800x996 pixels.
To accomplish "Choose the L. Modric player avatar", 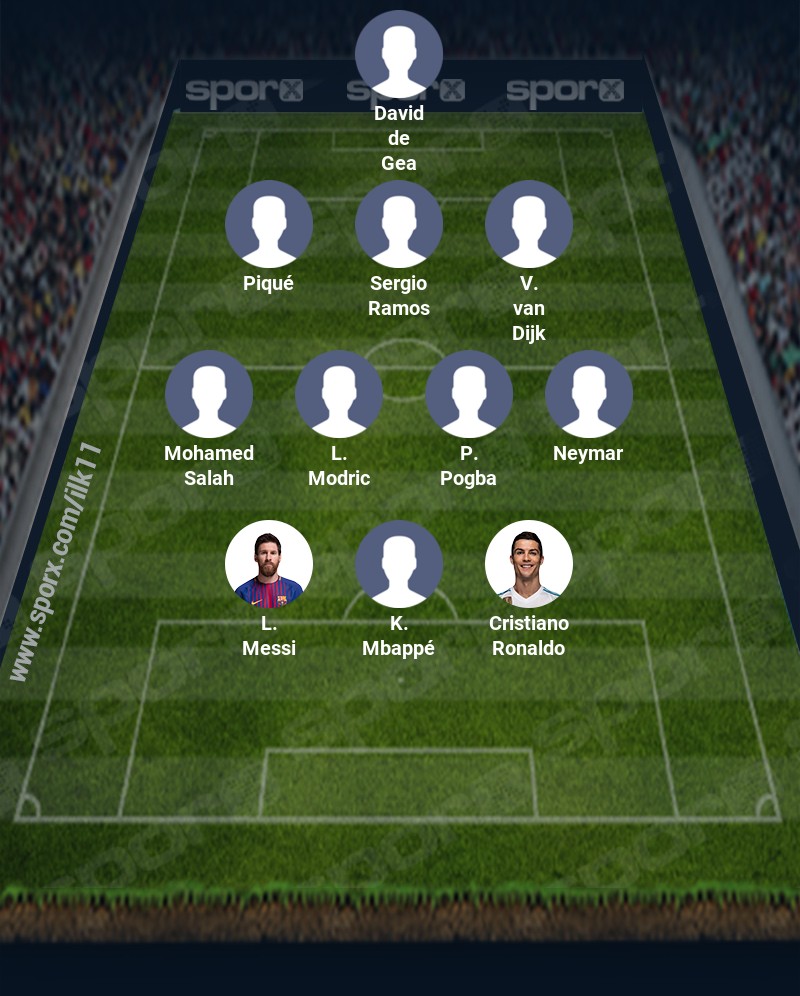I will pyautogui.click(x=339, y=394).
